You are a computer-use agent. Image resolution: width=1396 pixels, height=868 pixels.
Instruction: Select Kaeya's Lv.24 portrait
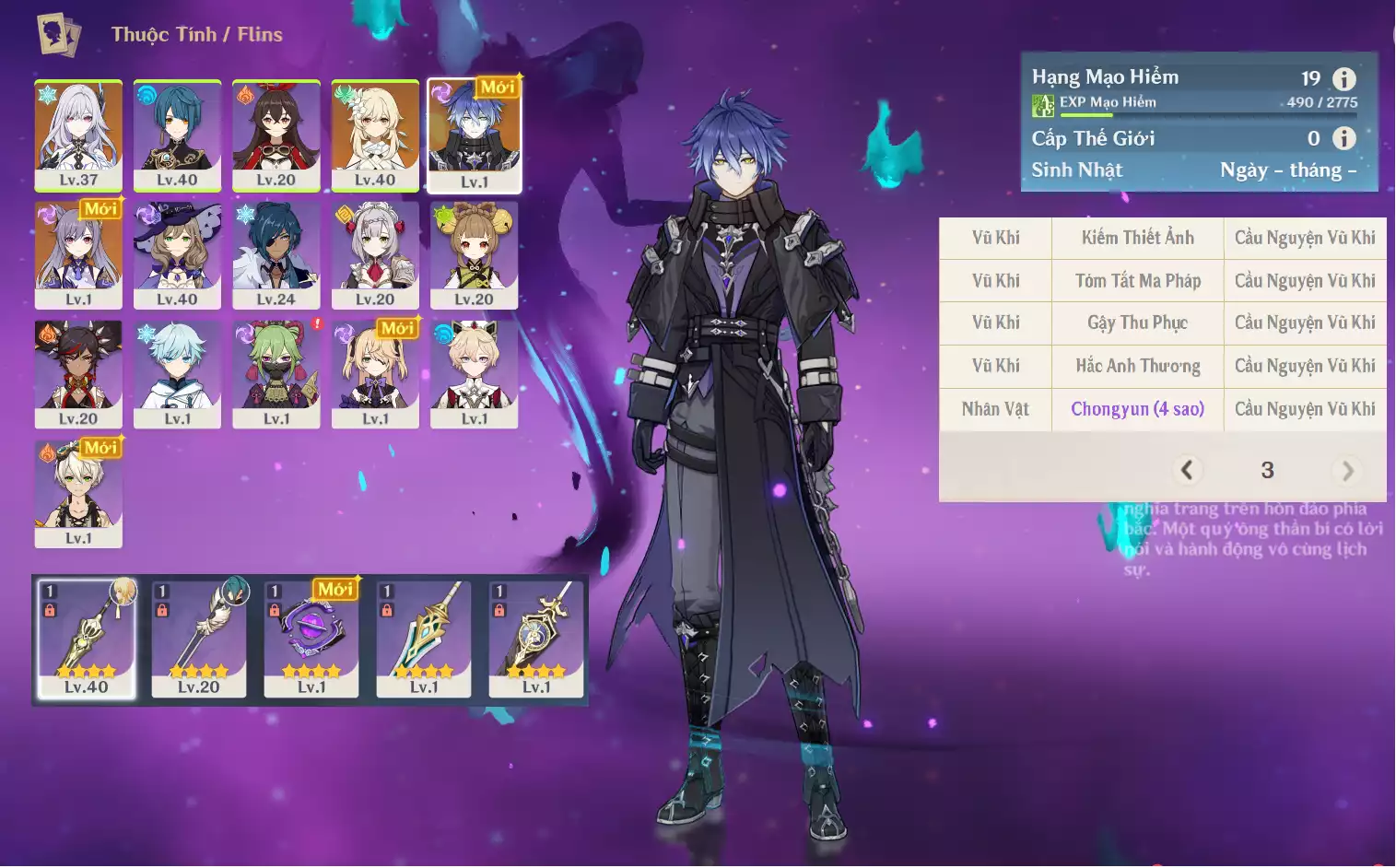pyautogui.click(x=276, y=254)
